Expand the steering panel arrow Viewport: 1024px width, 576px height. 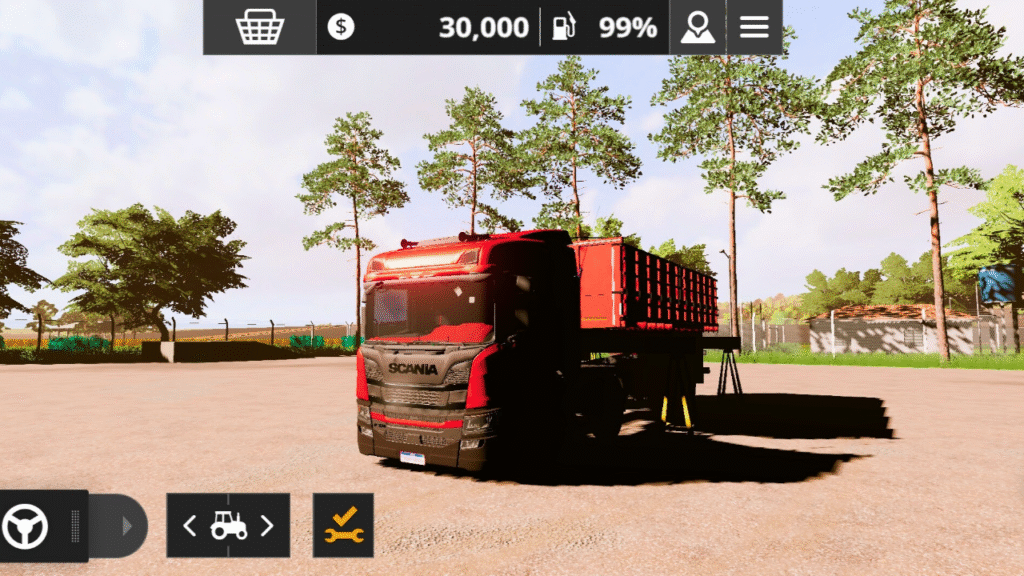tap(126, 525)
